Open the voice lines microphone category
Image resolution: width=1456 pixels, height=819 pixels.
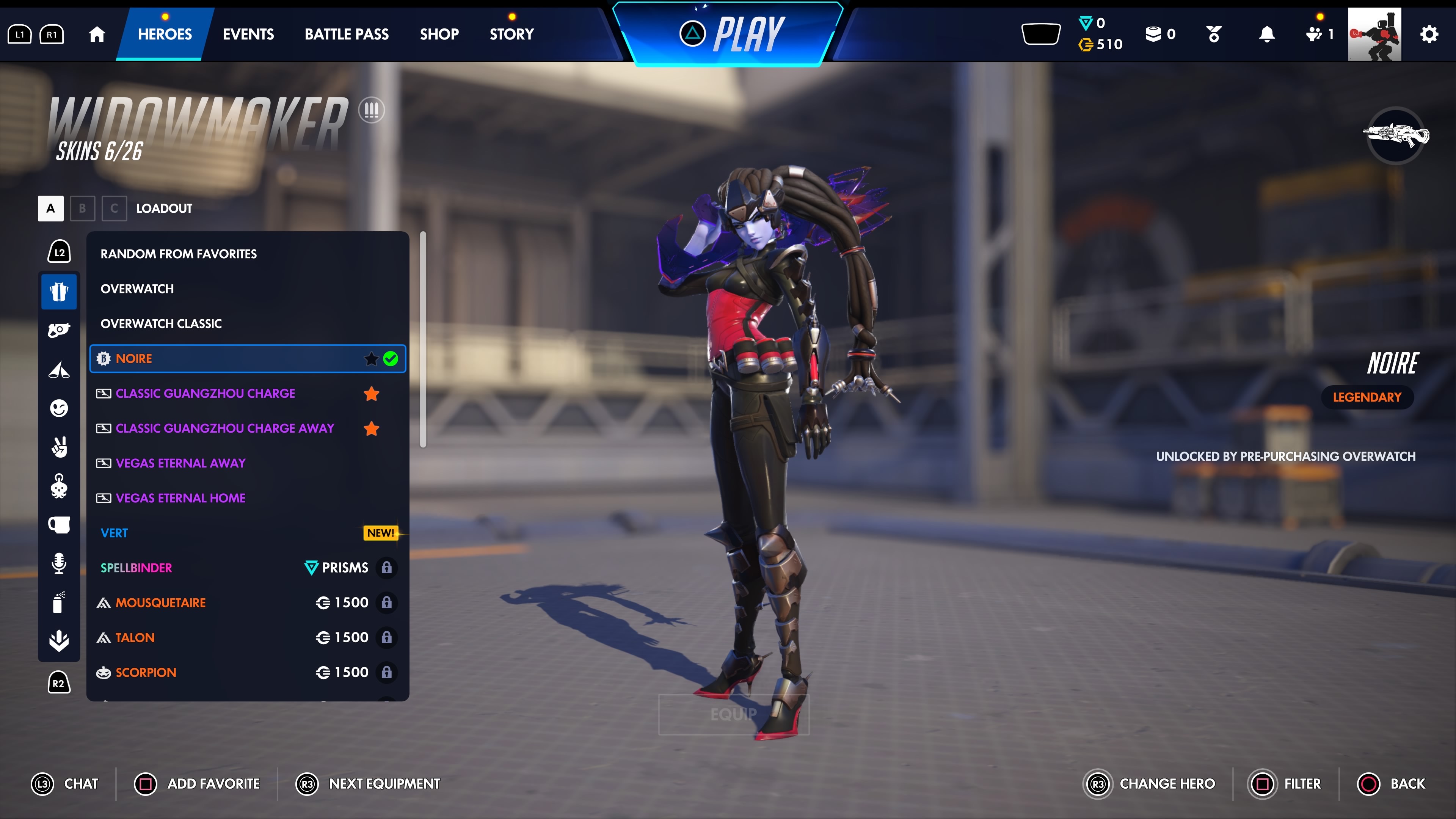click(x=59, y=563)
